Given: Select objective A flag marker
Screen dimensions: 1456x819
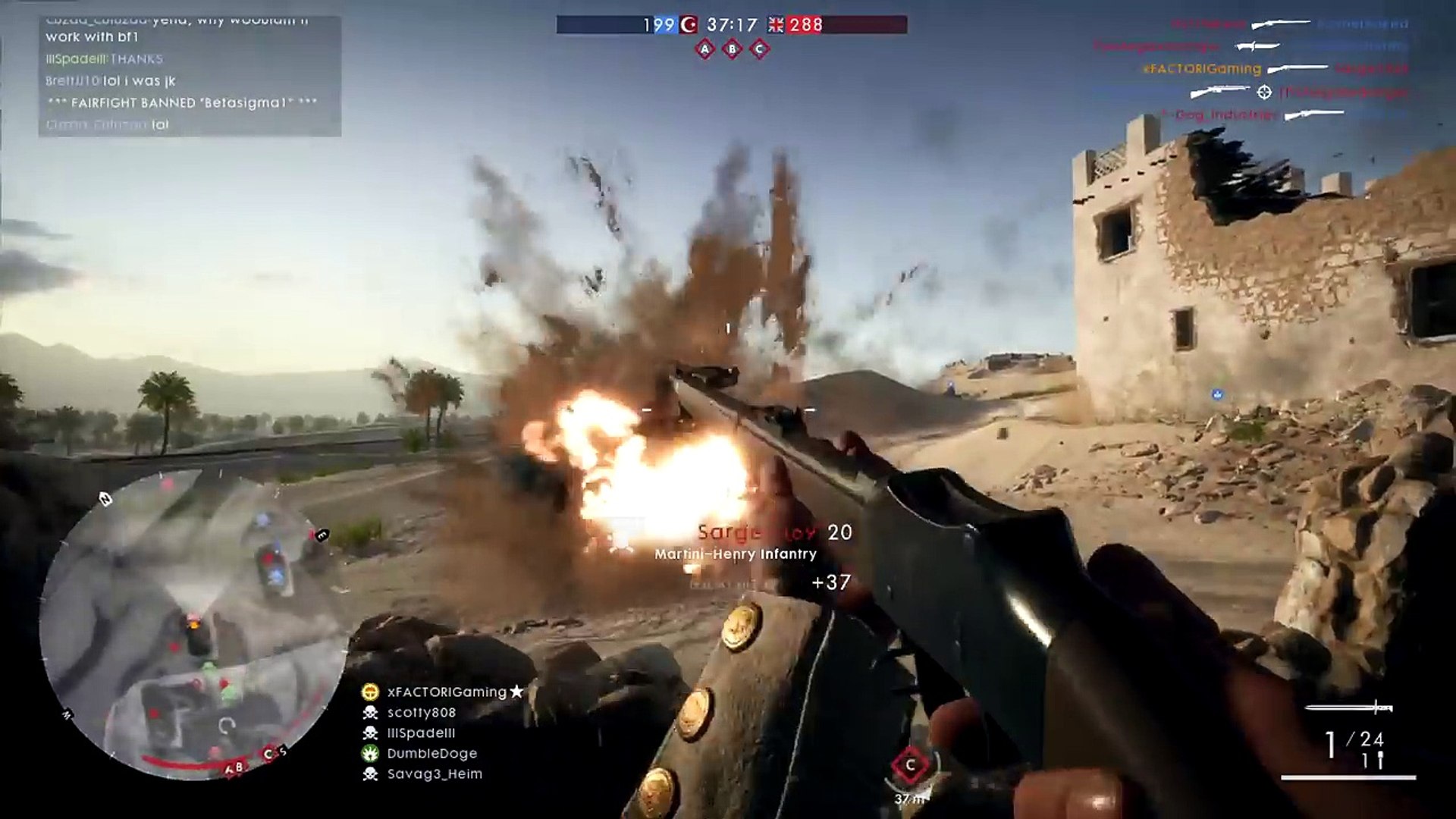Looking at the screenshot, I should pyautogui.click(x=705, y=50).
